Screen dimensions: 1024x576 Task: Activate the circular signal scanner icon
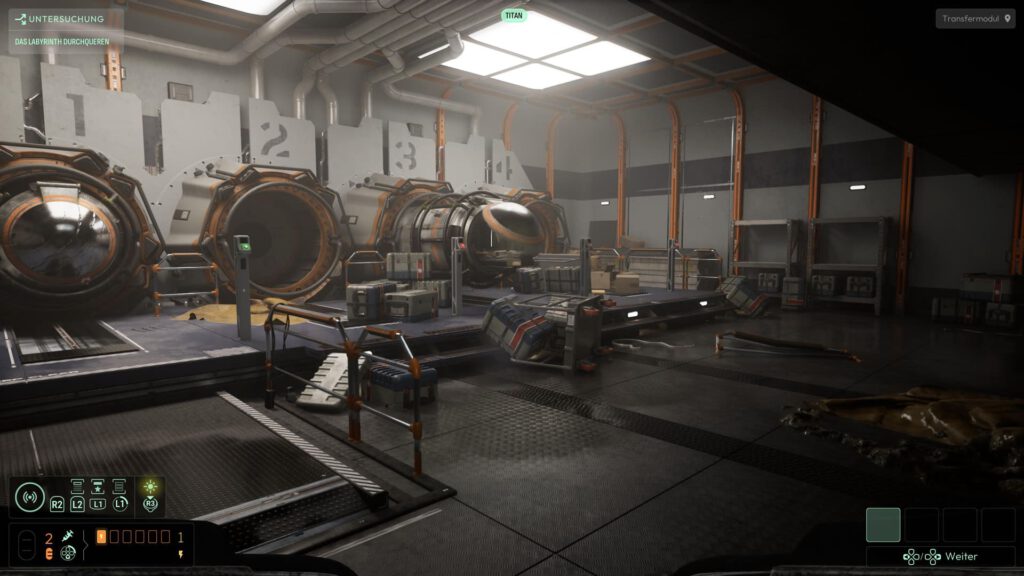[x=29, y=496]
